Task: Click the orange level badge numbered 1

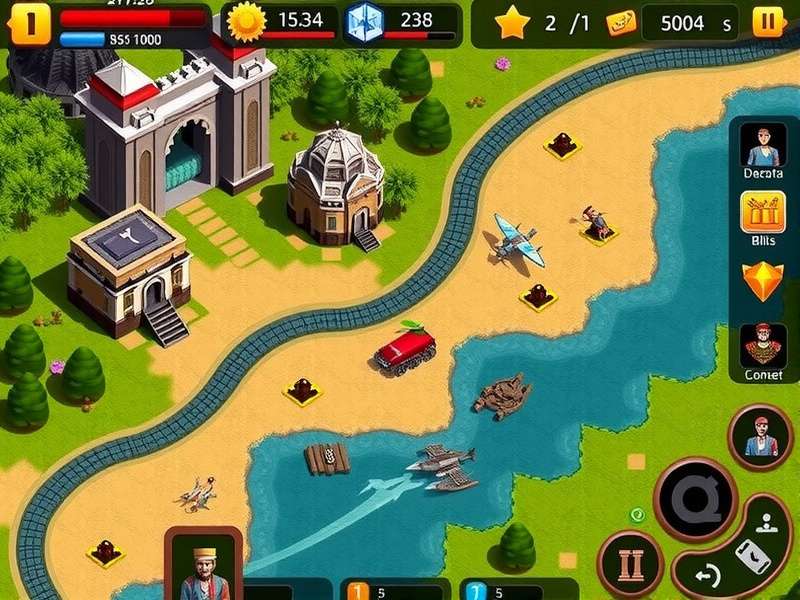Action: click(28, 23)
